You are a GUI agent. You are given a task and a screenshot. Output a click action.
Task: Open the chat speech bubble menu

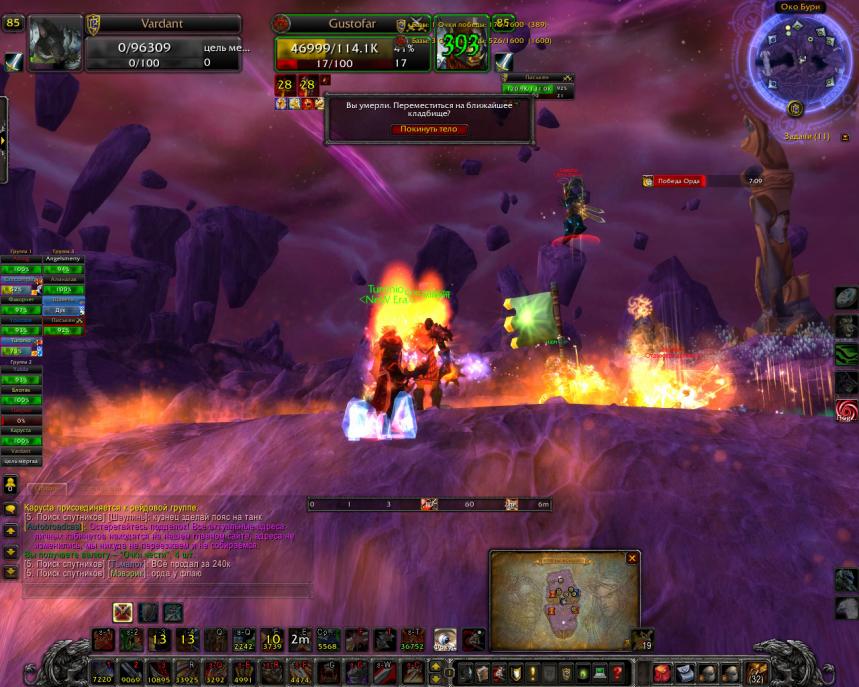click(x=10, y=509)
